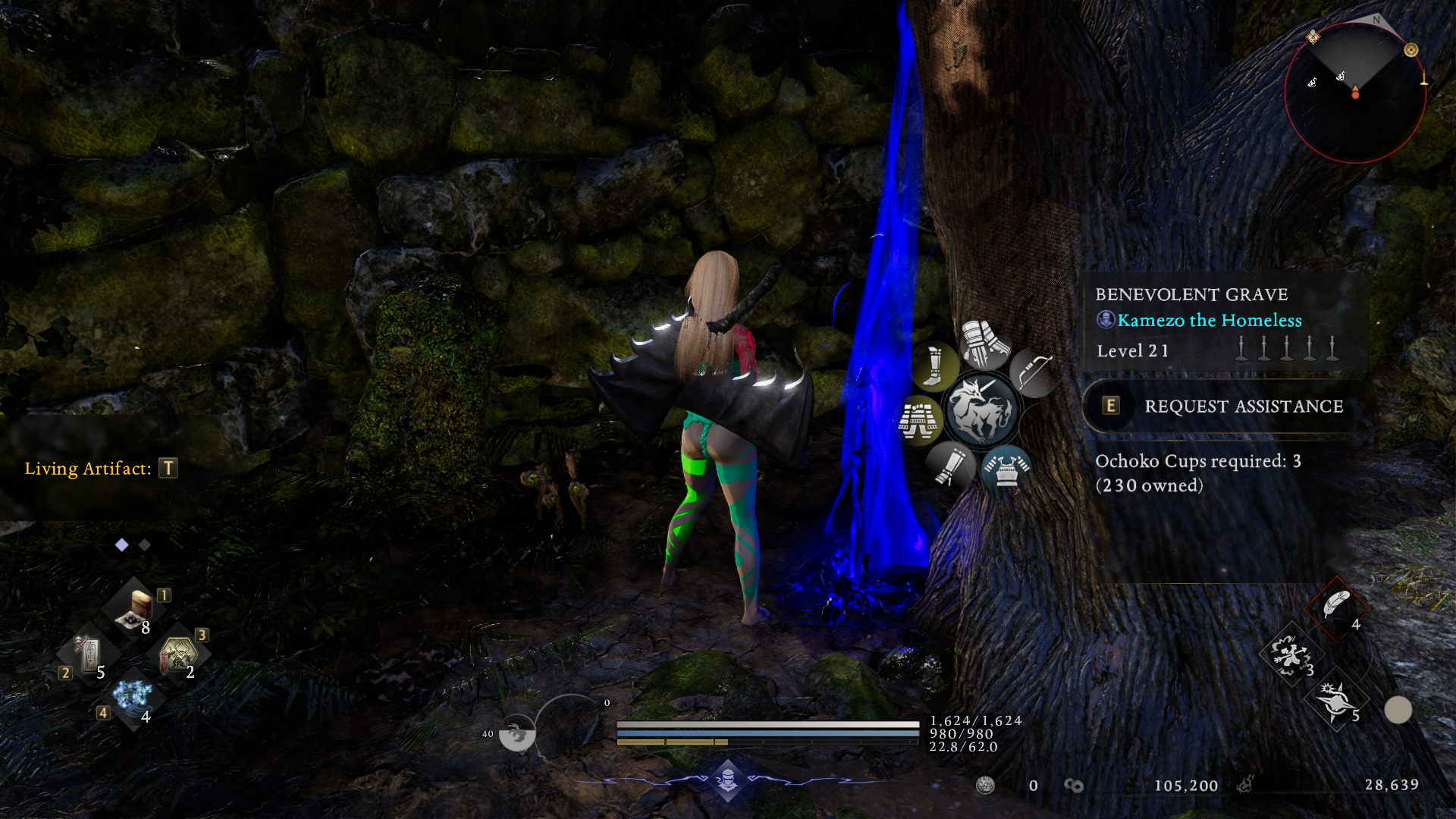
Task: Use the hexagonal gold charm in slot 3
Action: 177,654
